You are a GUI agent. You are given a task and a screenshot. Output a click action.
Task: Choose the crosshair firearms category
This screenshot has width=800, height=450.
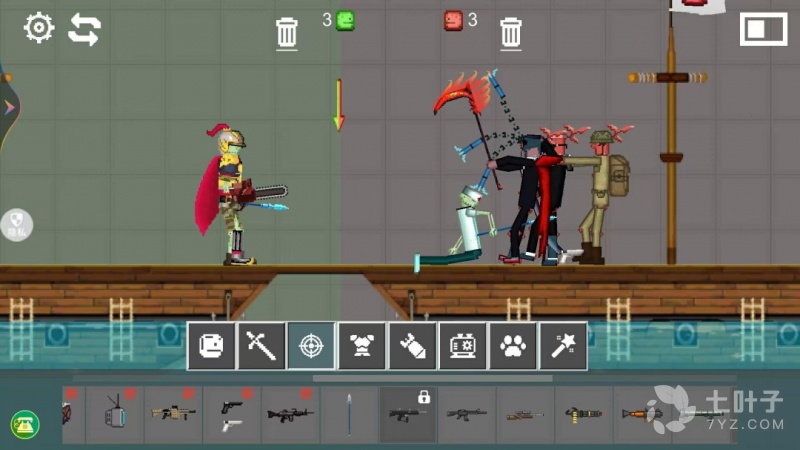[311, 346]
